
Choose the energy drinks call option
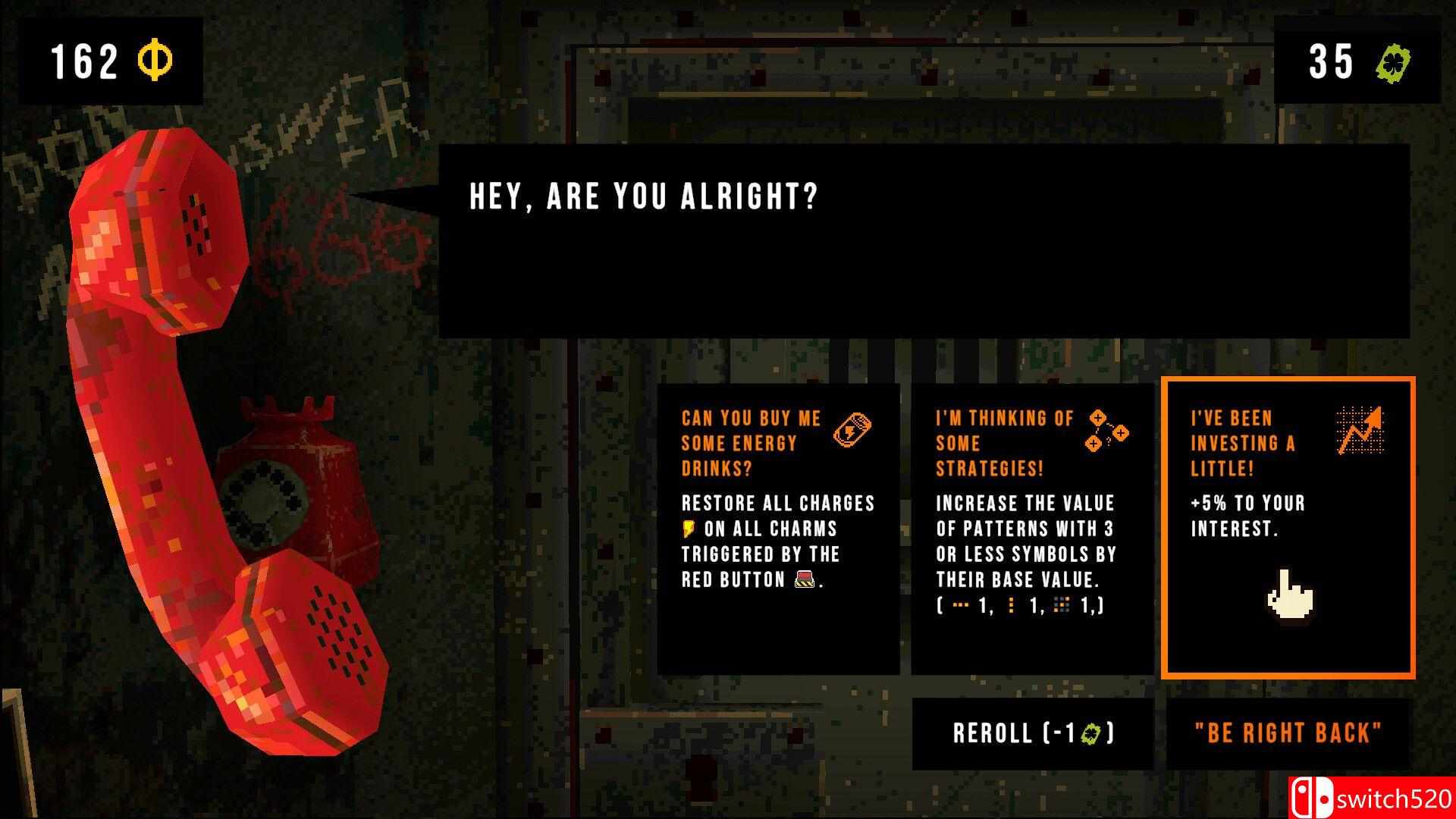(x=778, y=529)
